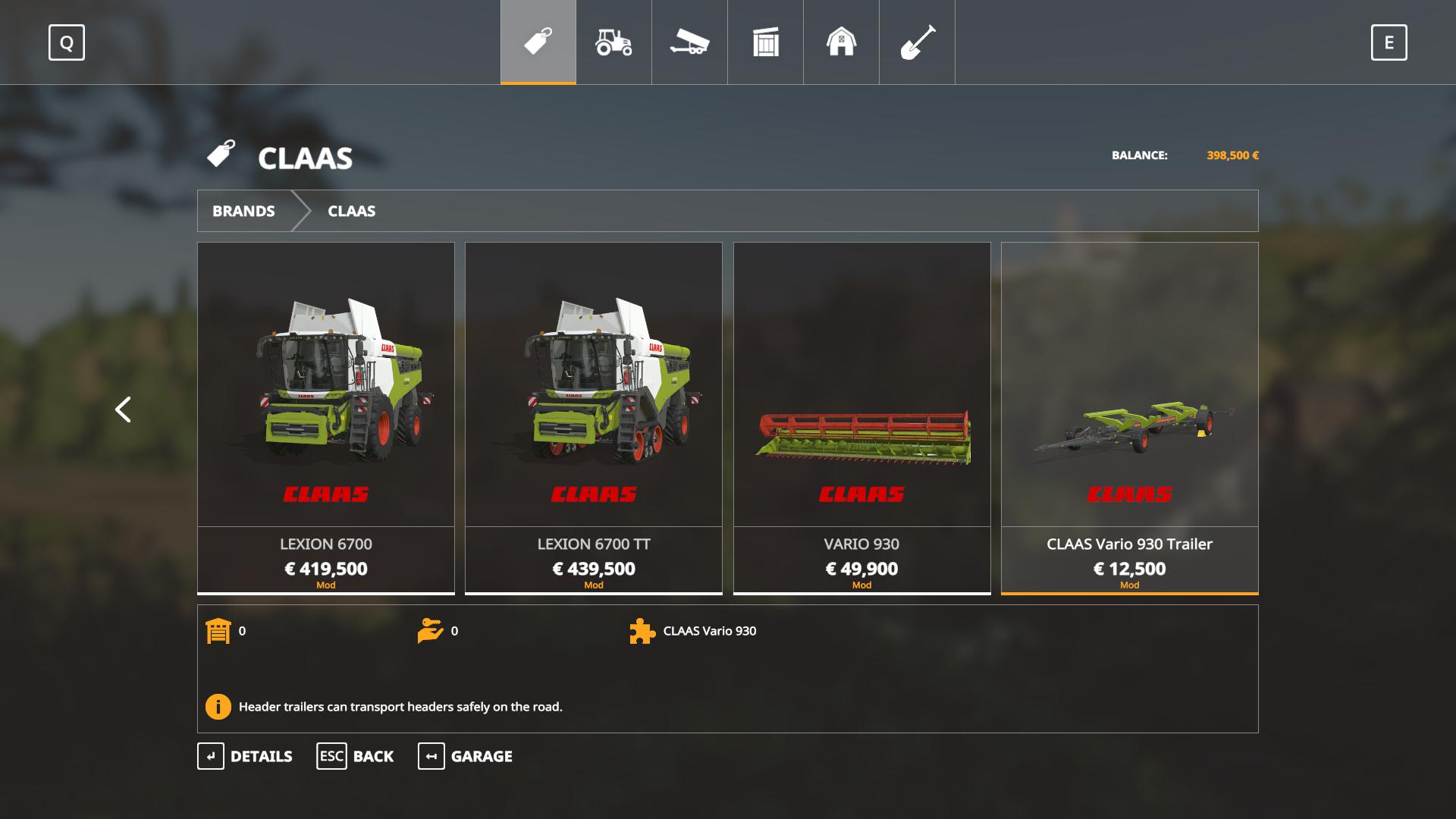1456x819 pixels.
Task: Open the vehicles tractor tab
Action: coord(613,42)
